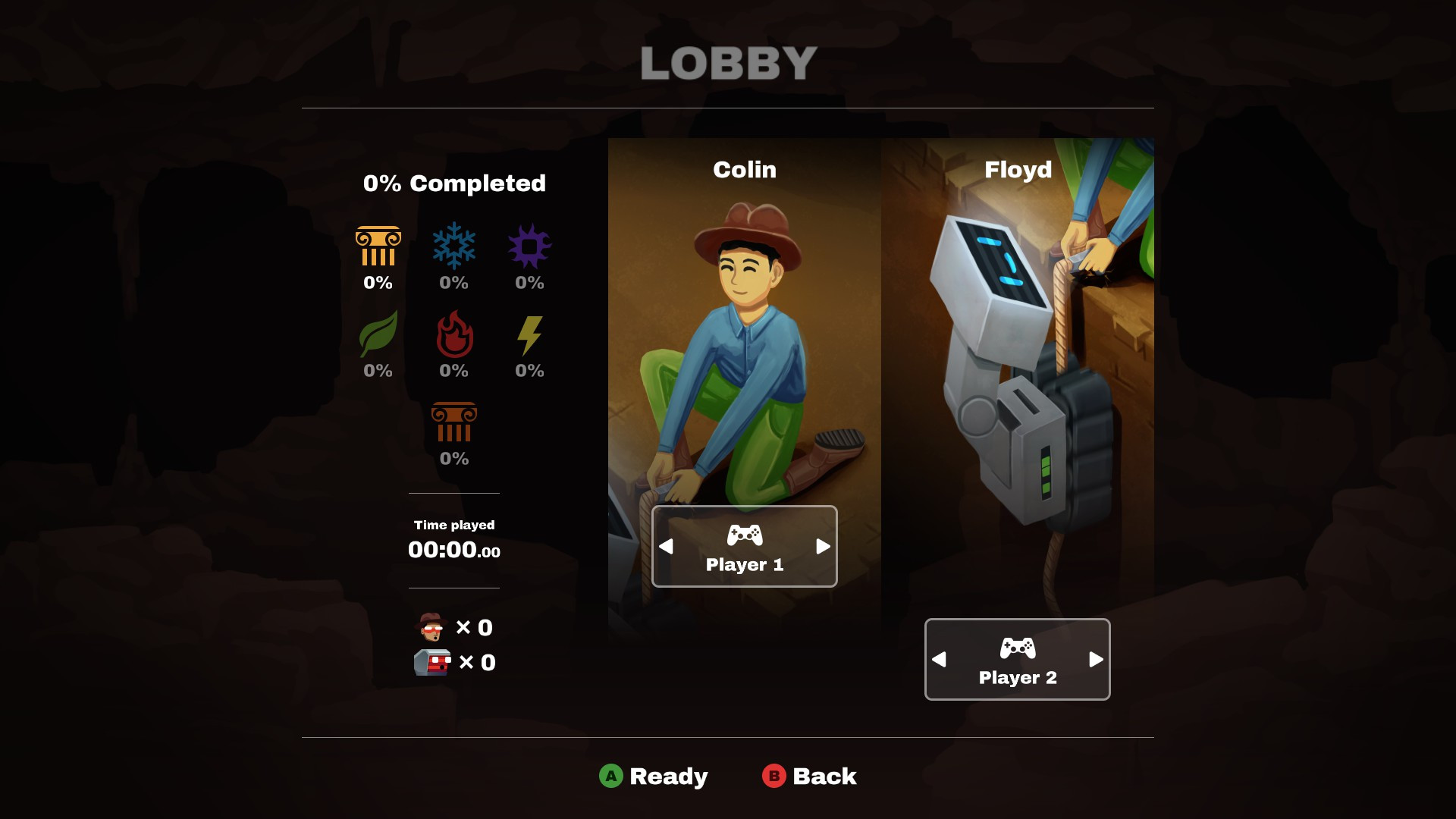
Task: Click Player 1's left arrow
Action: [666, 547]
